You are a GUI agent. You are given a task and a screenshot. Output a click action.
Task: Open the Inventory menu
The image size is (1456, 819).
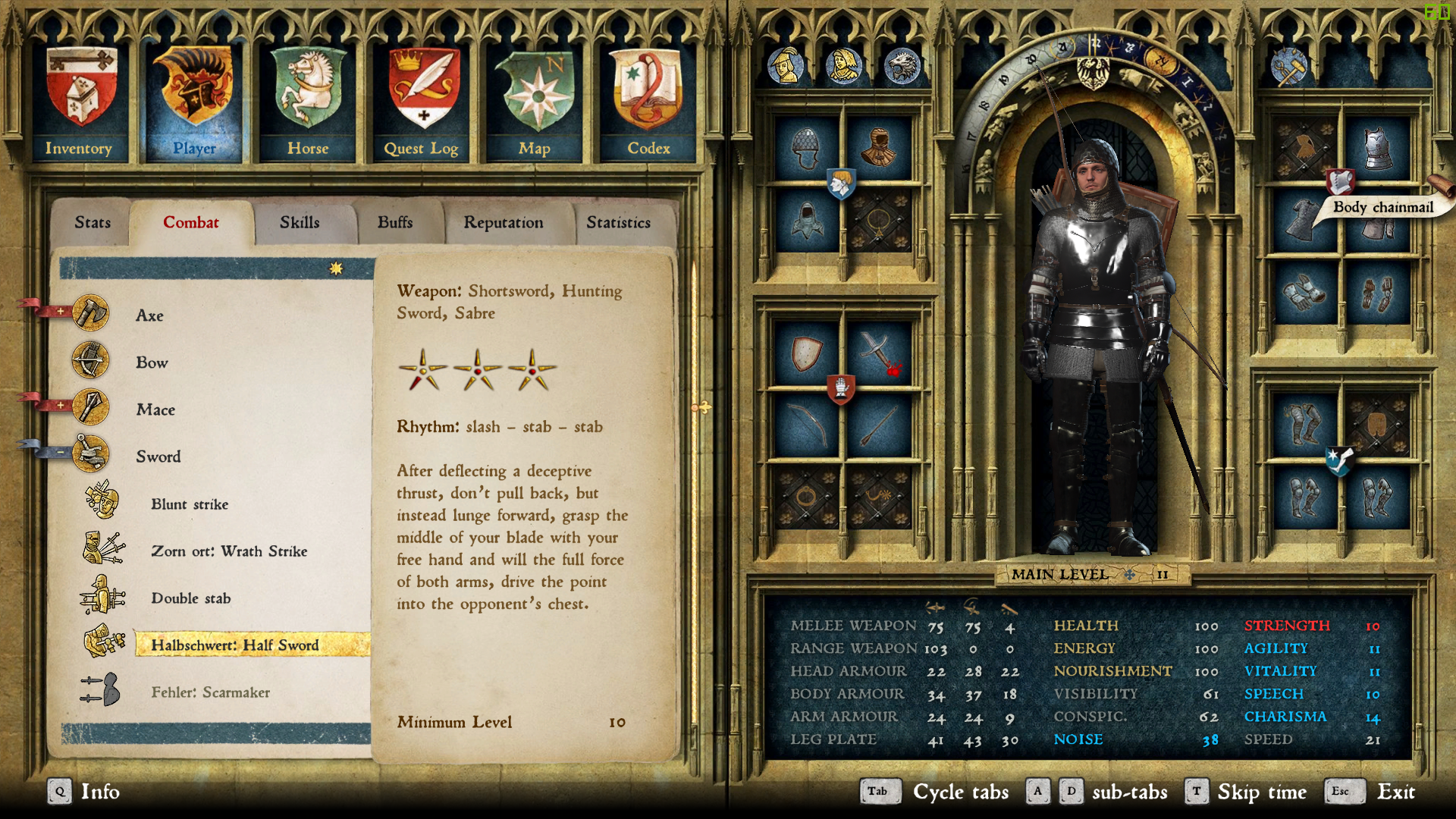(x=80, y=104)
